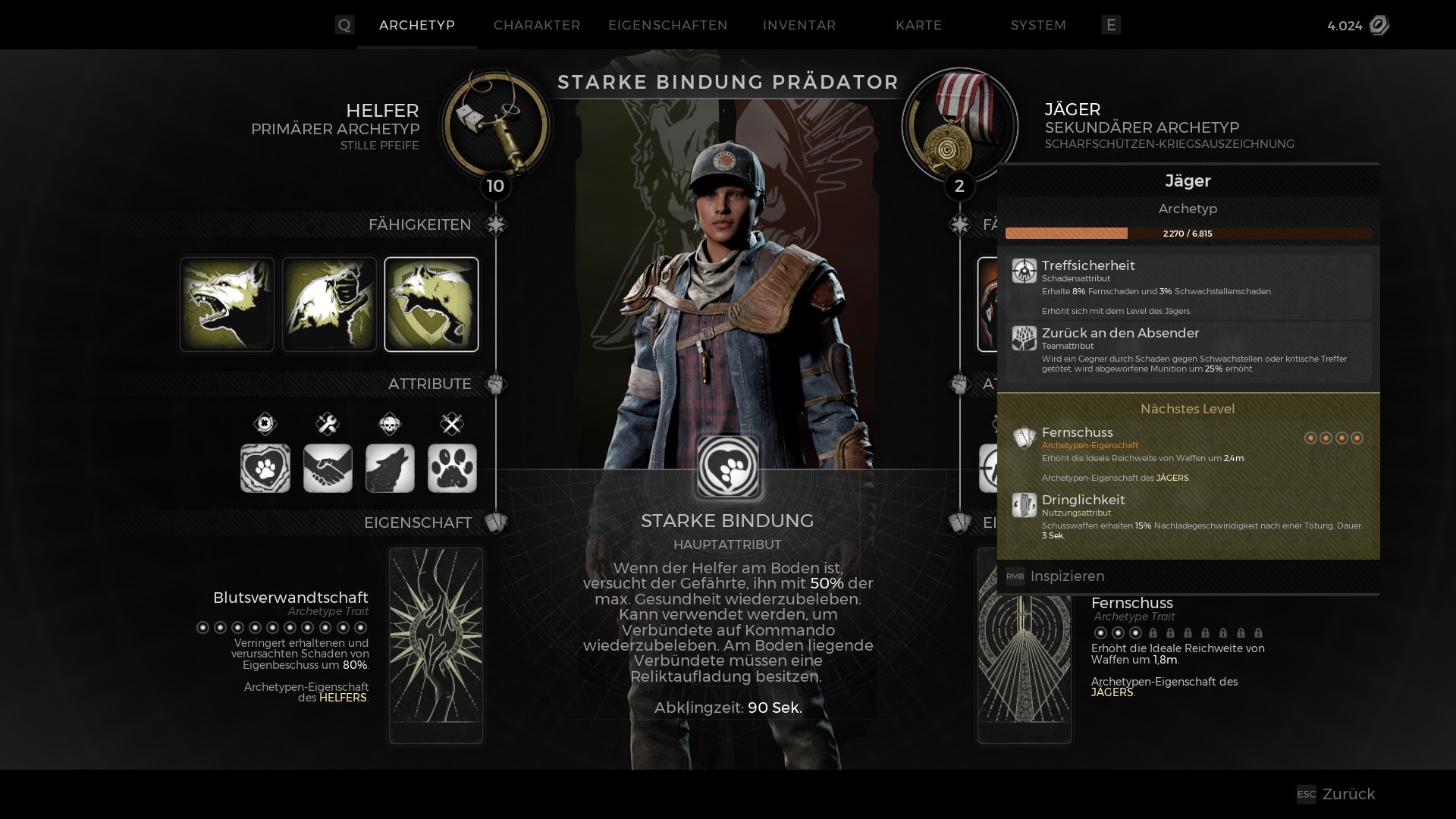Switch to the CHARAKTER tab
Viewport: 1456px width, 819px height.
pyautogui.click(x=536, y=25)
